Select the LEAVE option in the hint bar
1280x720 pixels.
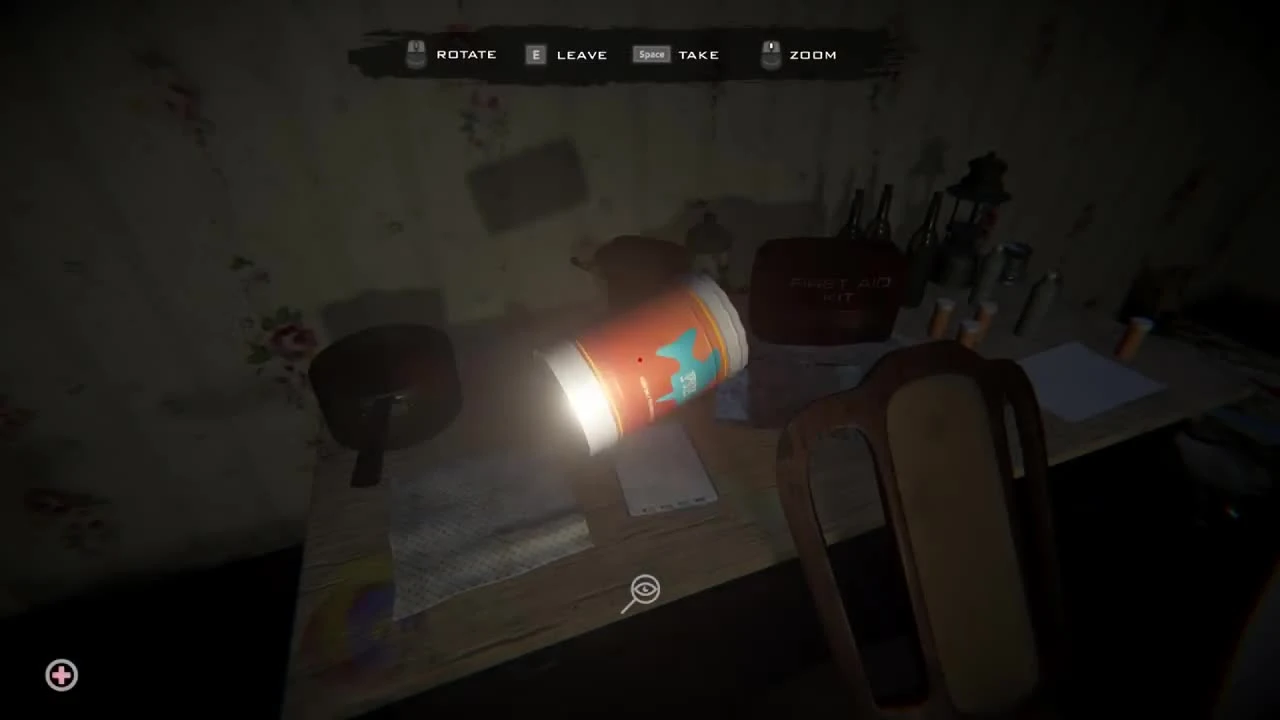[581, 55]
